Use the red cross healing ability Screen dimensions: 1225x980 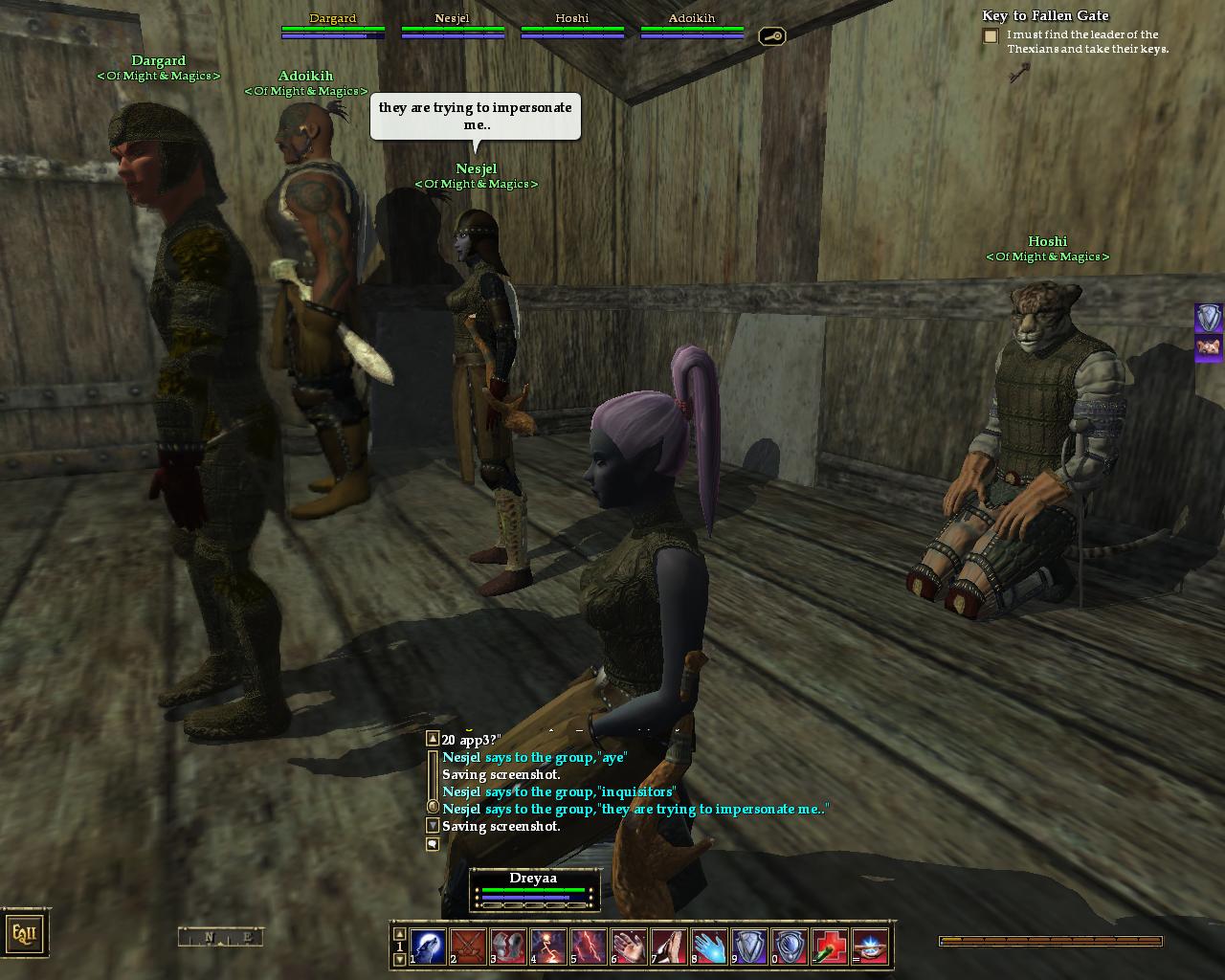point(830,947)
